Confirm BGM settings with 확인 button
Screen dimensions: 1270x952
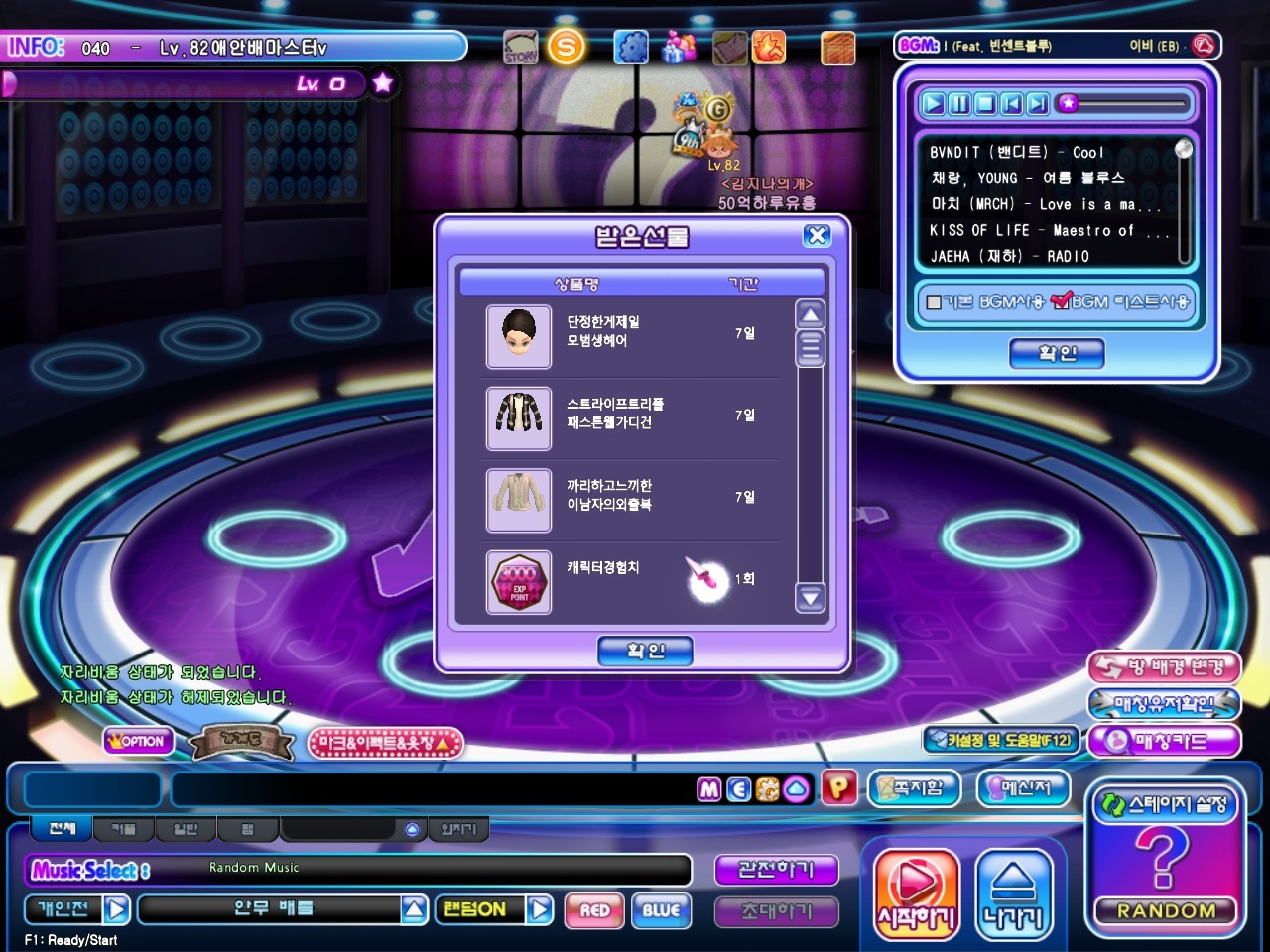tap(1057, 353)
